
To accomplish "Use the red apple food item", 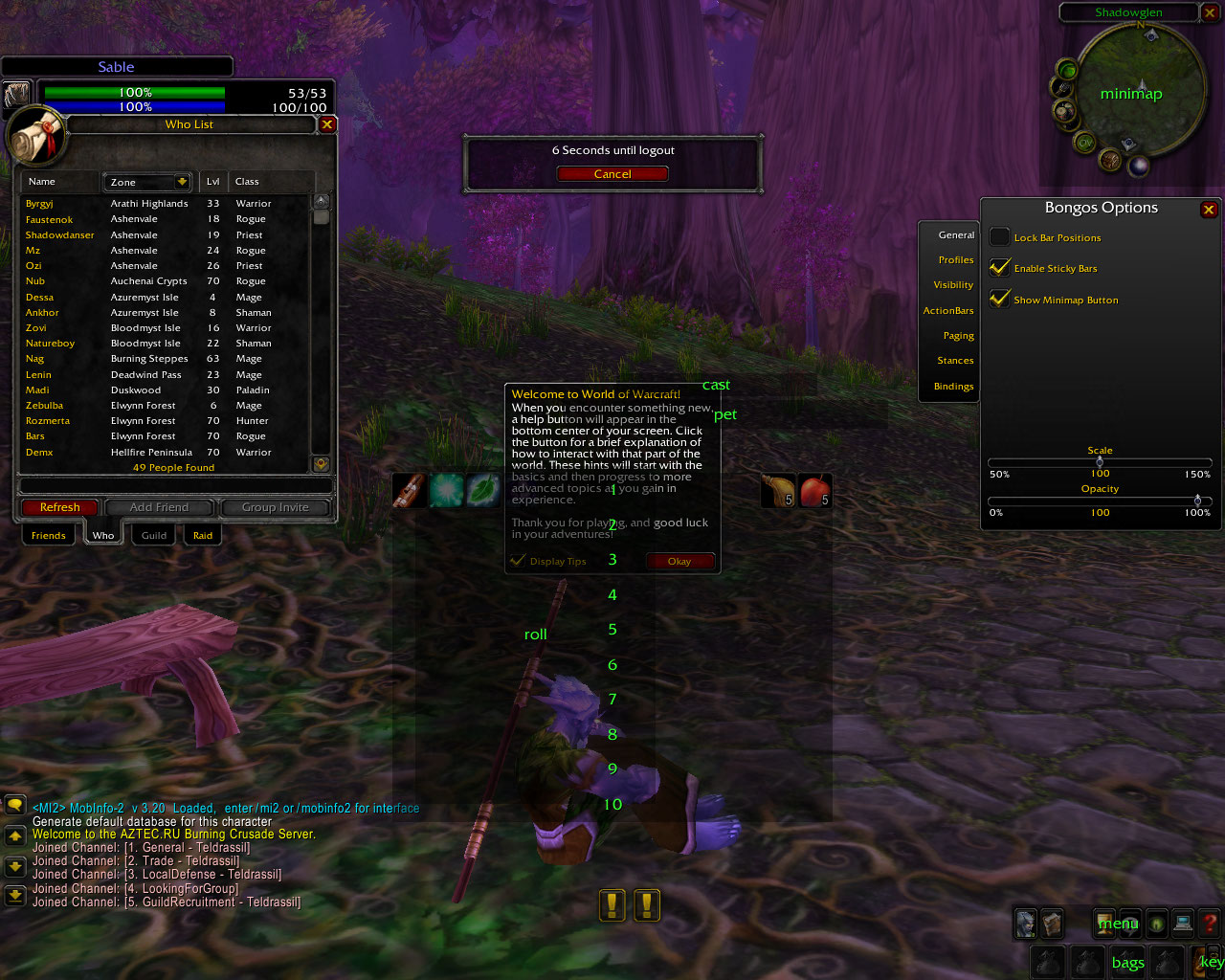I will point(814,491).
